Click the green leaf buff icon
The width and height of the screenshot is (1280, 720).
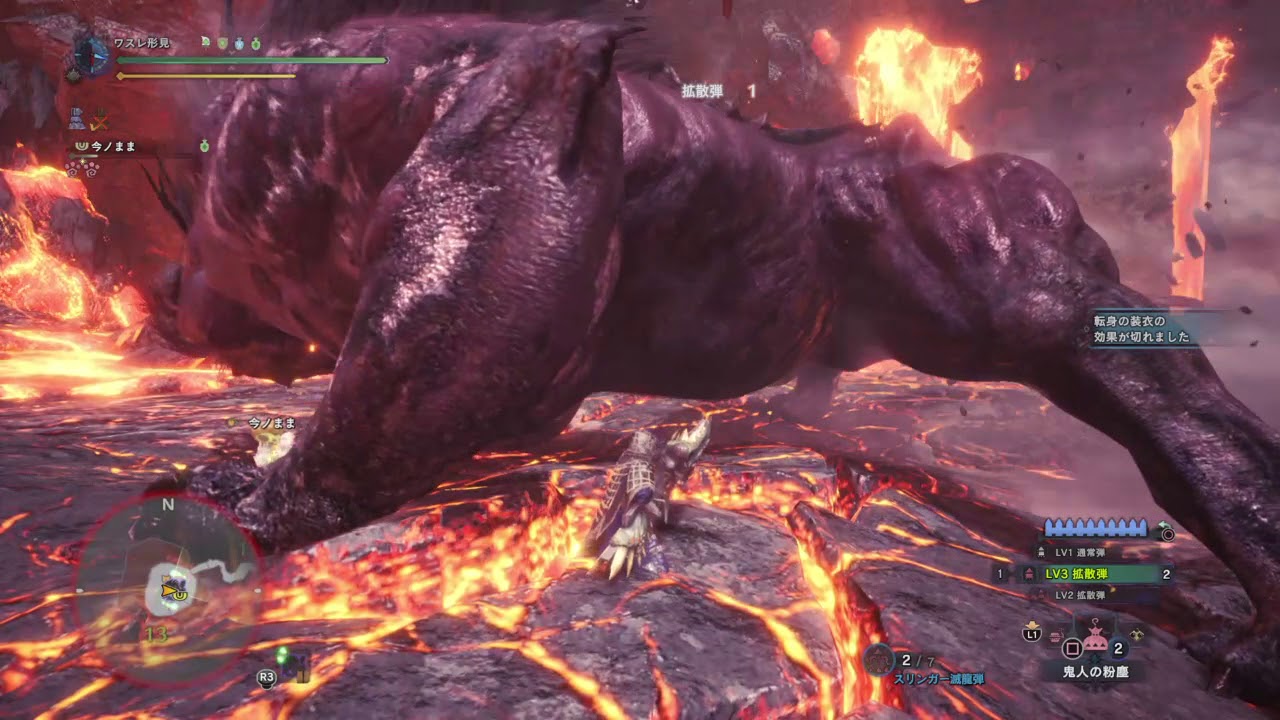click(x=206, y=42)
